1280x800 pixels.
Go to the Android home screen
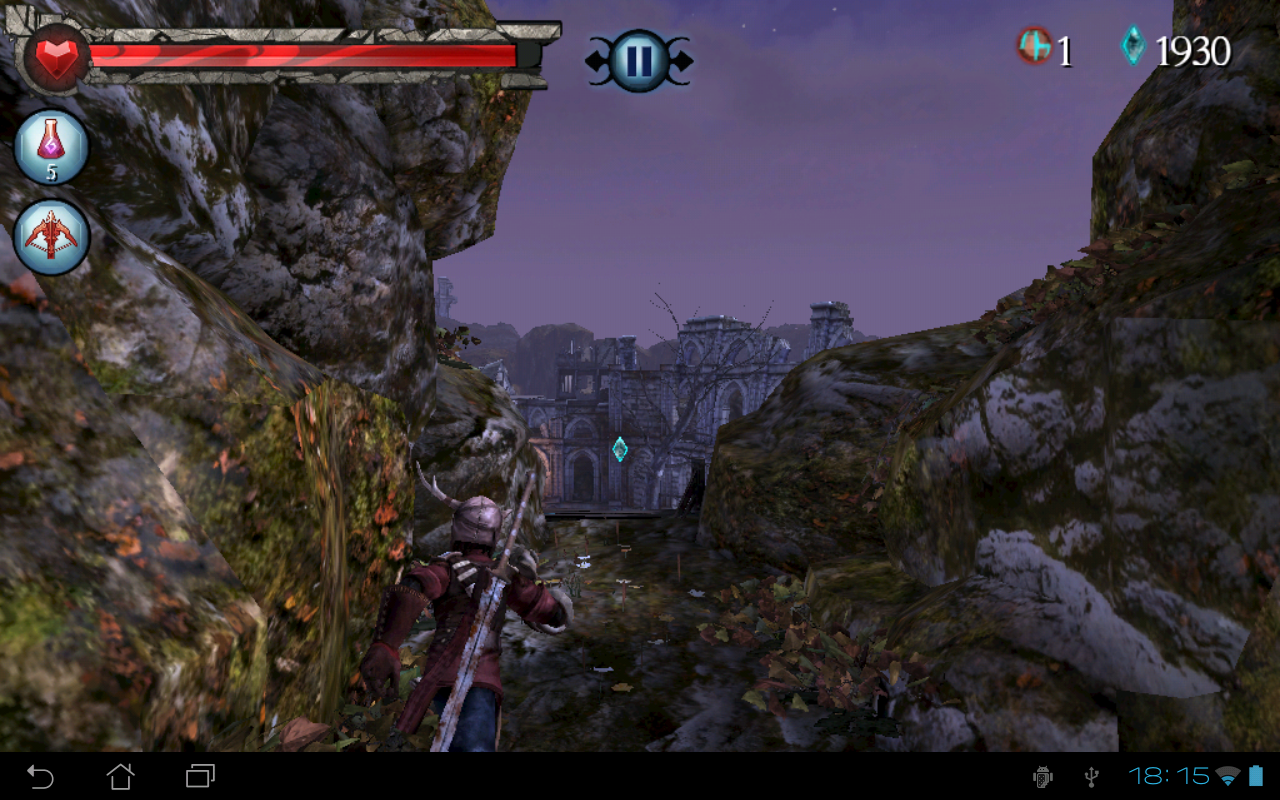[x=120, y=776]
